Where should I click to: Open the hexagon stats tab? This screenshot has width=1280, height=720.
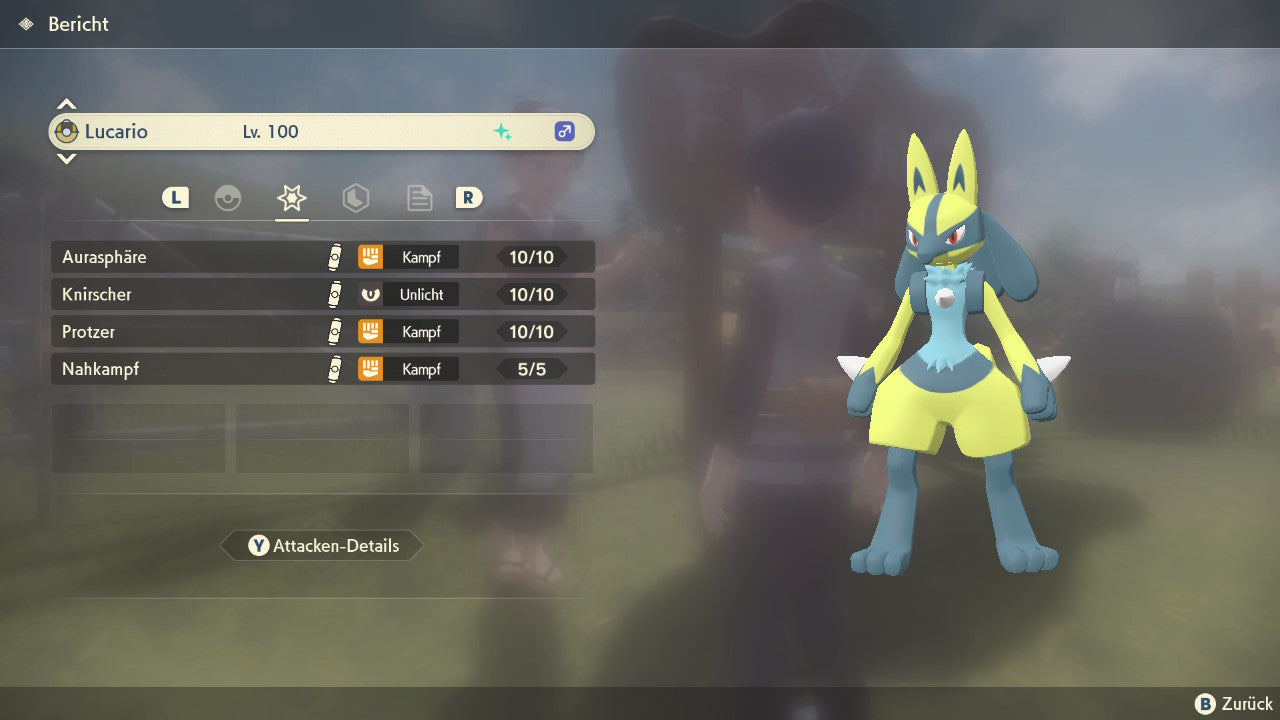click(x=356, y=198)
